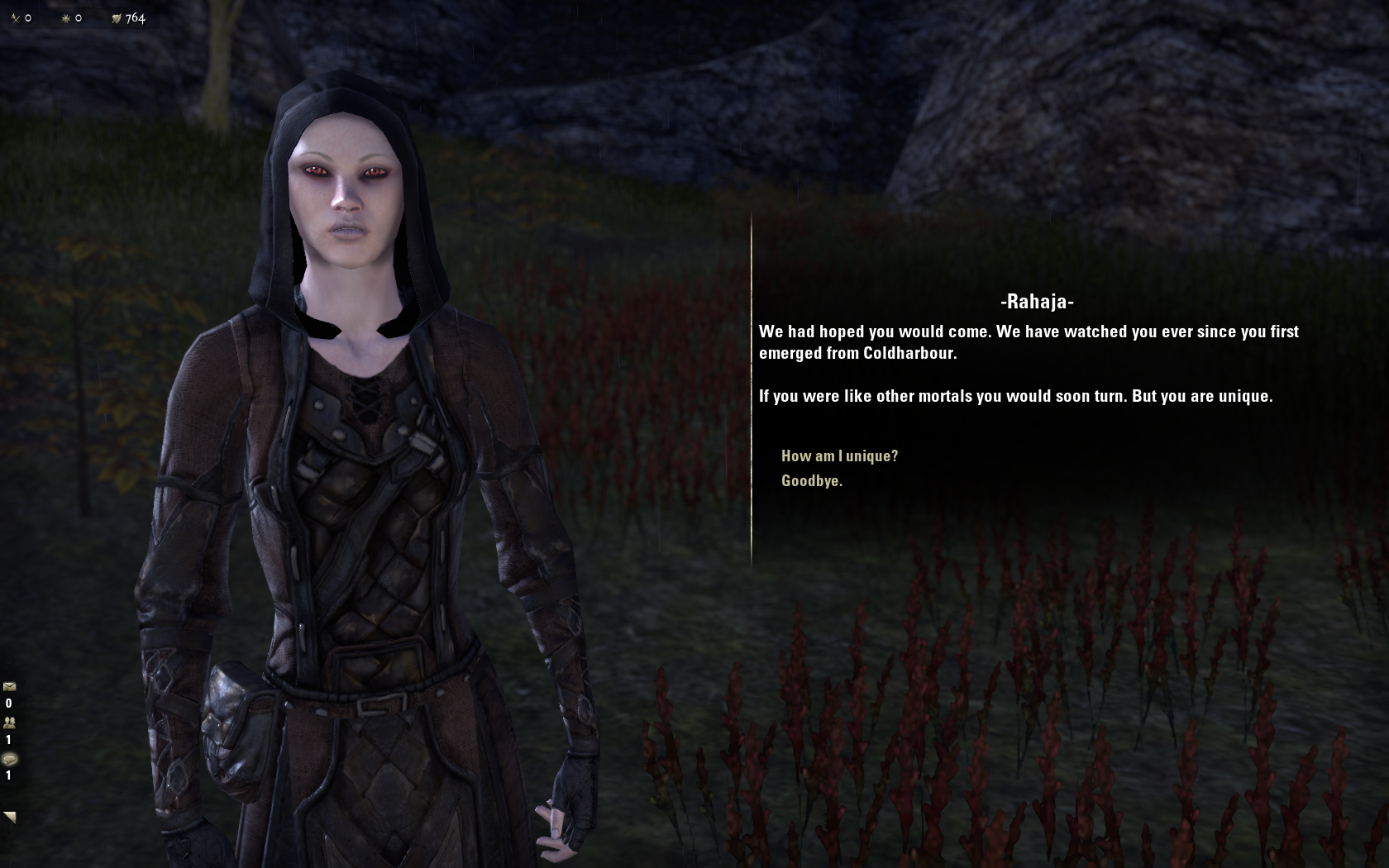Choose the Goodbye dialogue option
Image resolution: width=1389 pixels, height=868 pixels.
811,481
